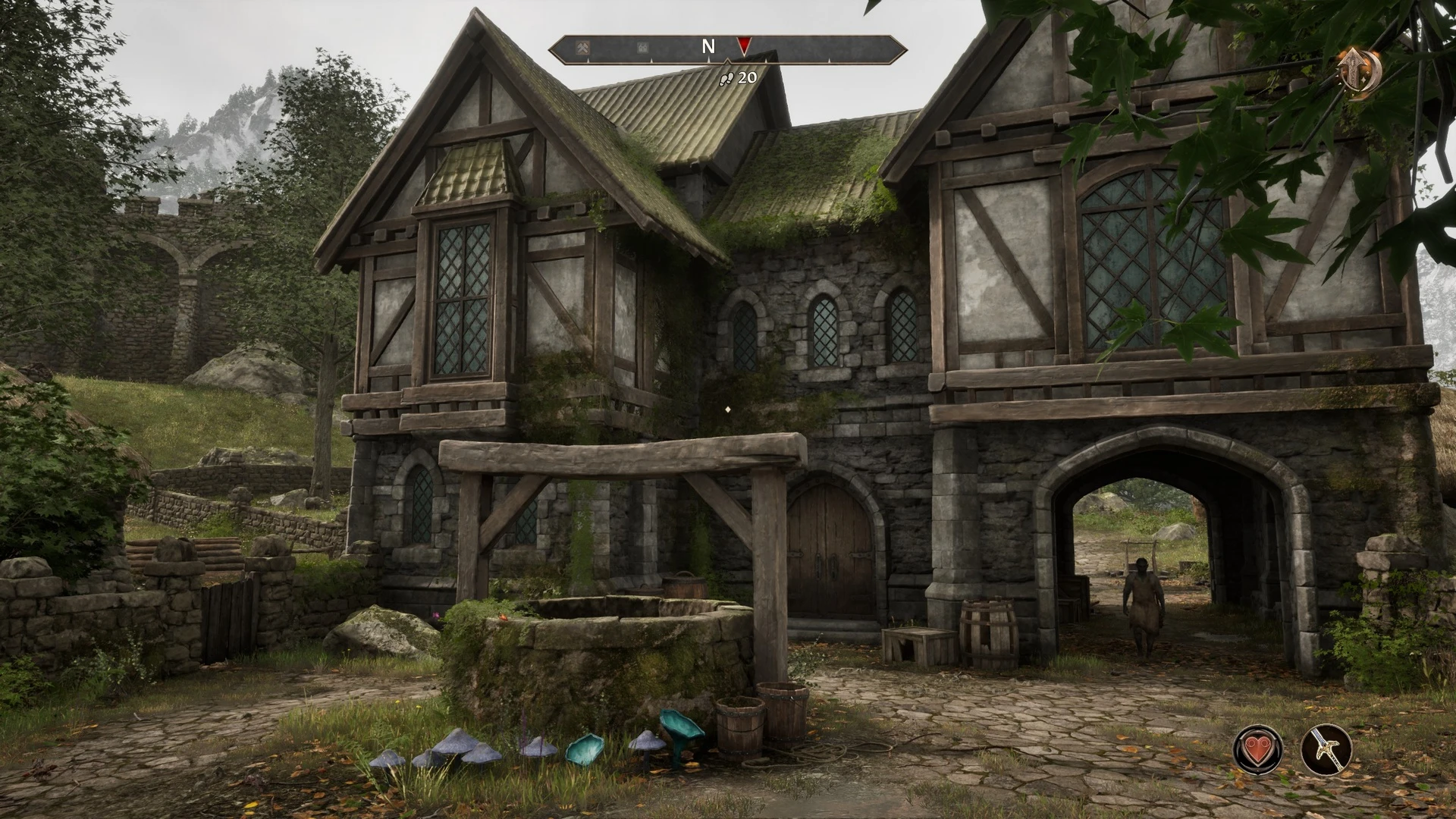1456x819 pixels.
Task: Click the distance value 20 below the compass
Action: pyautogui.click(x=748, y=76)
